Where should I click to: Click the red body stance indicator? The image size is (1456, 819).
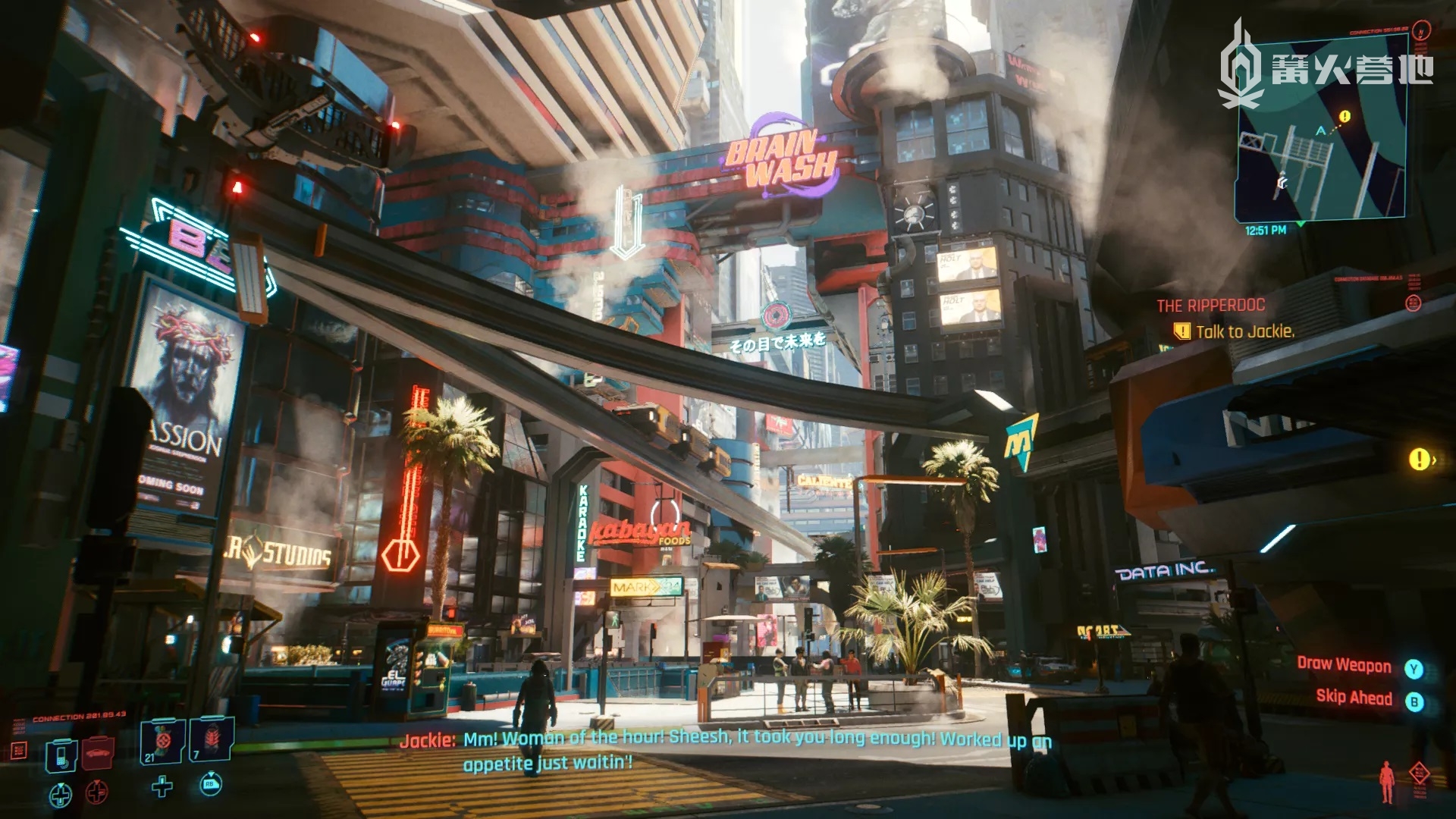click(1387, 782)
